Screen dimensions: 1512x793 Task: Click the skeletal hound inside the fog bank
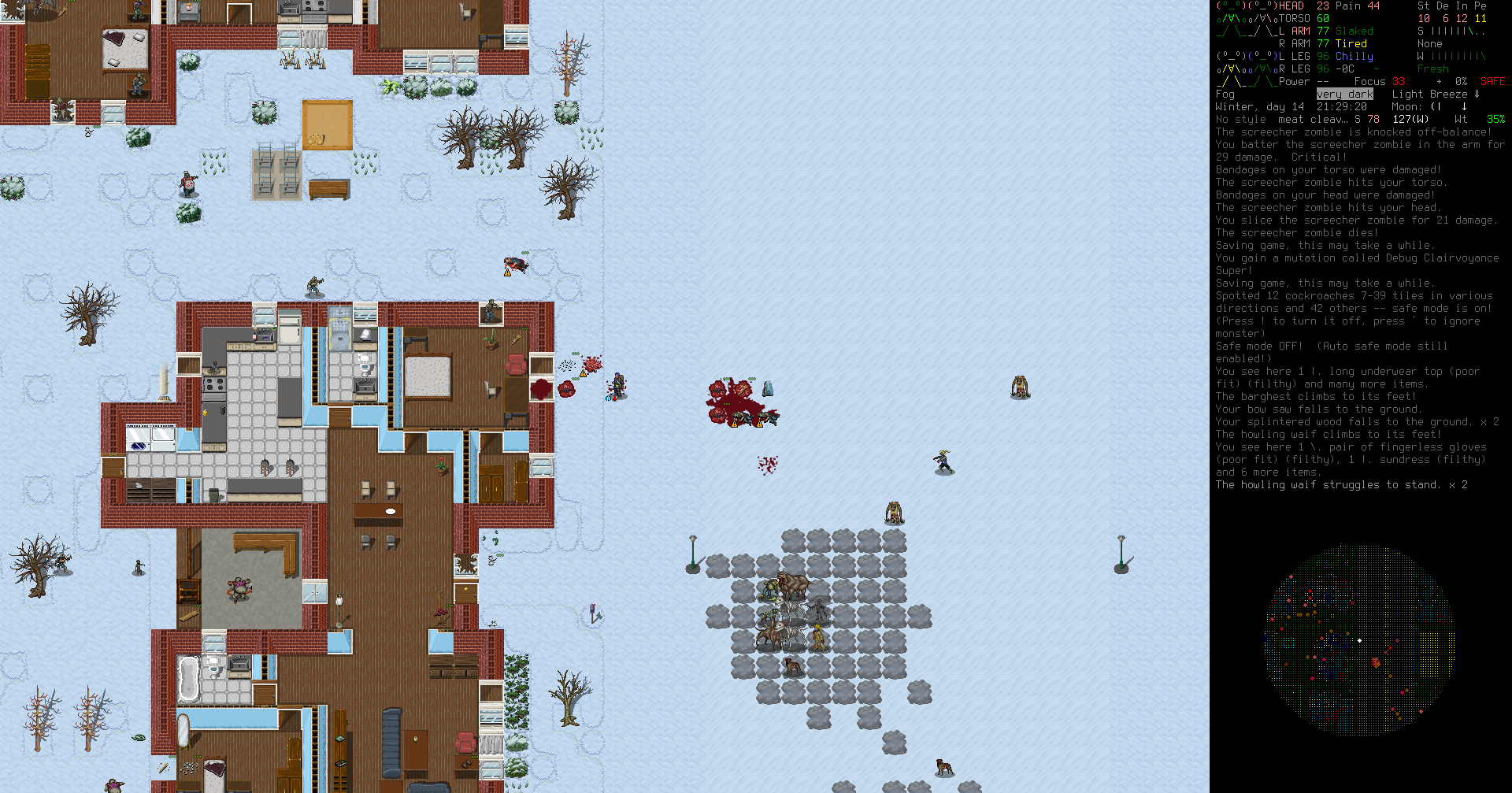pos(787,606)
